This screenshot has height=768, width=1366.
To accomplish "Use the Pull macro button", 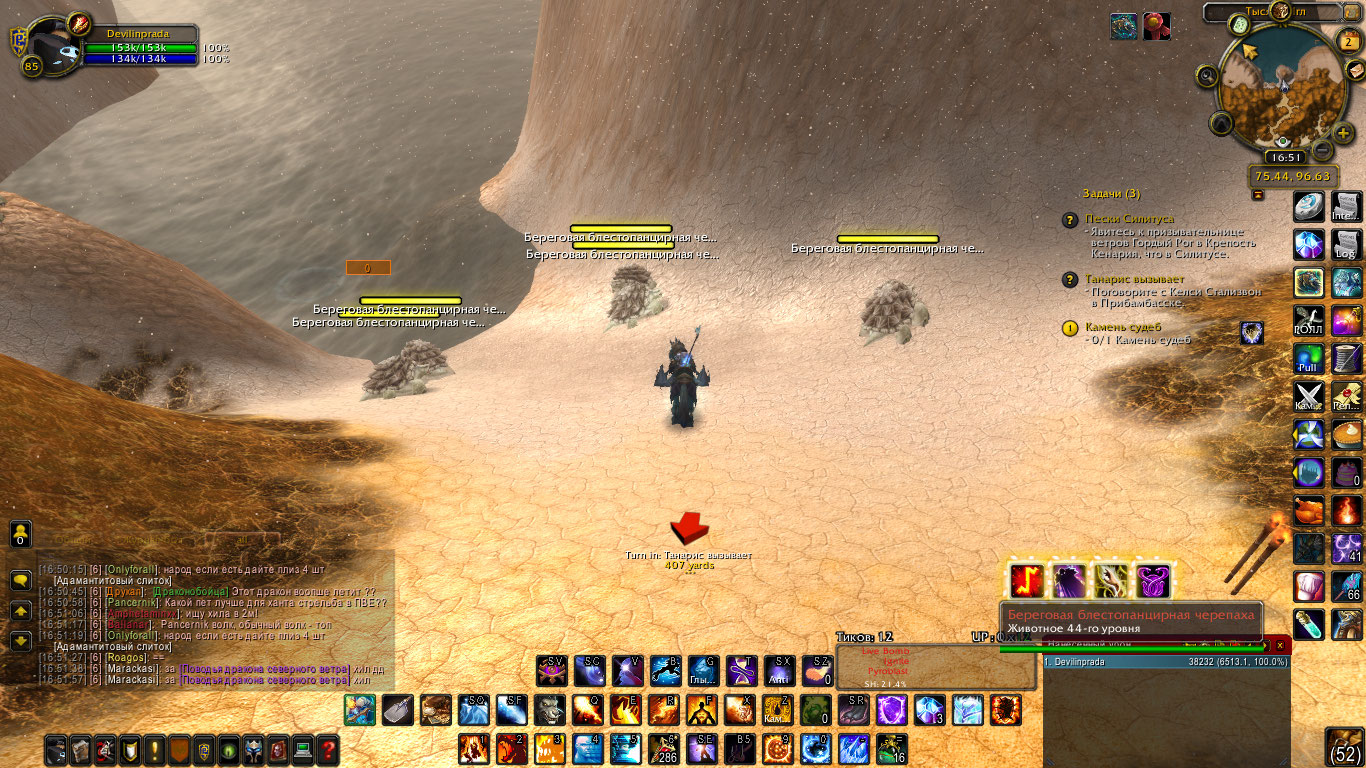I will pos(1309,358).
